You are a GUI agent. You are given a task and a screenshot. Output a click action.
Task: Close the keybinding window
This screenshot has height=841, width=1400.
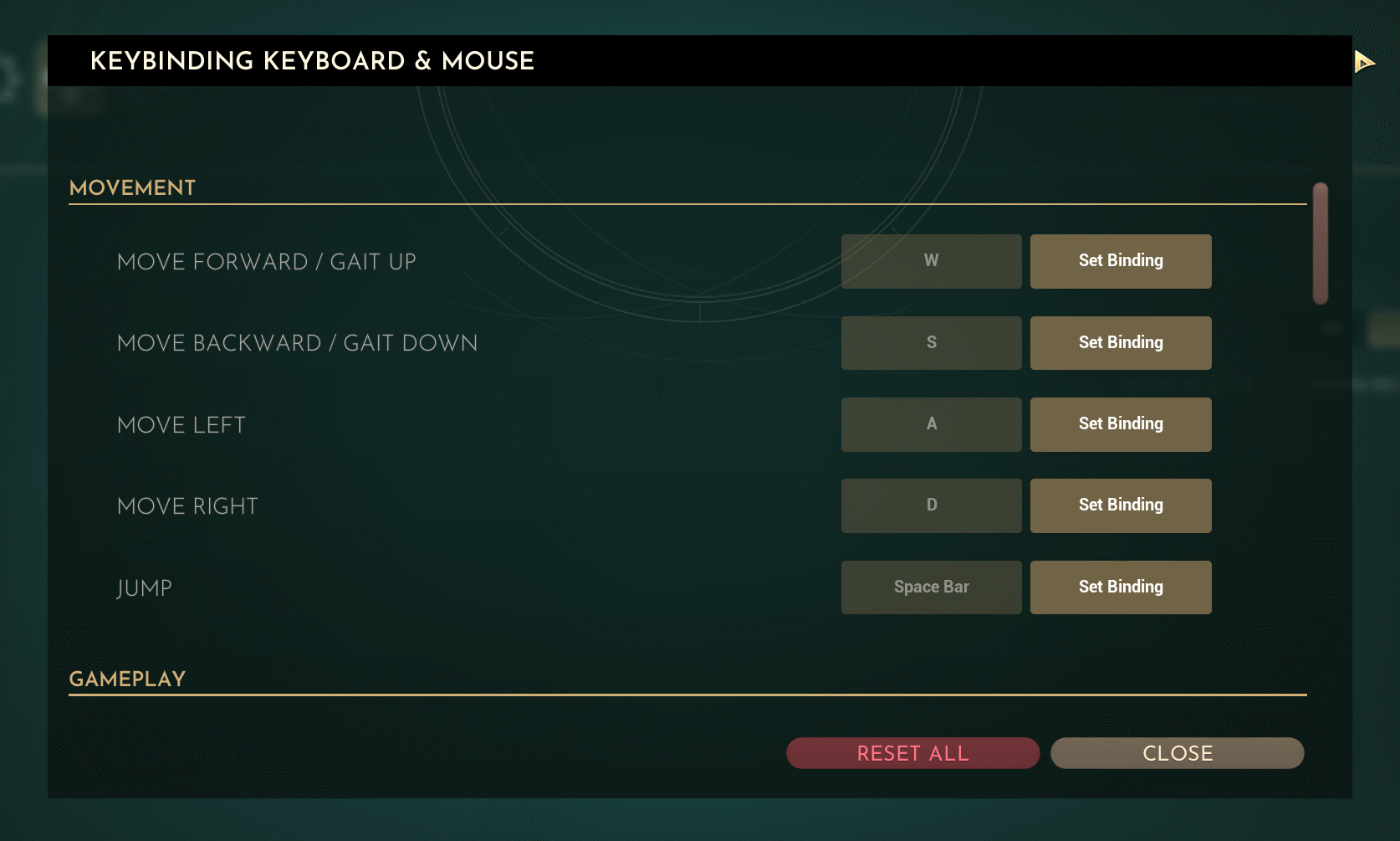(1177, 753)
